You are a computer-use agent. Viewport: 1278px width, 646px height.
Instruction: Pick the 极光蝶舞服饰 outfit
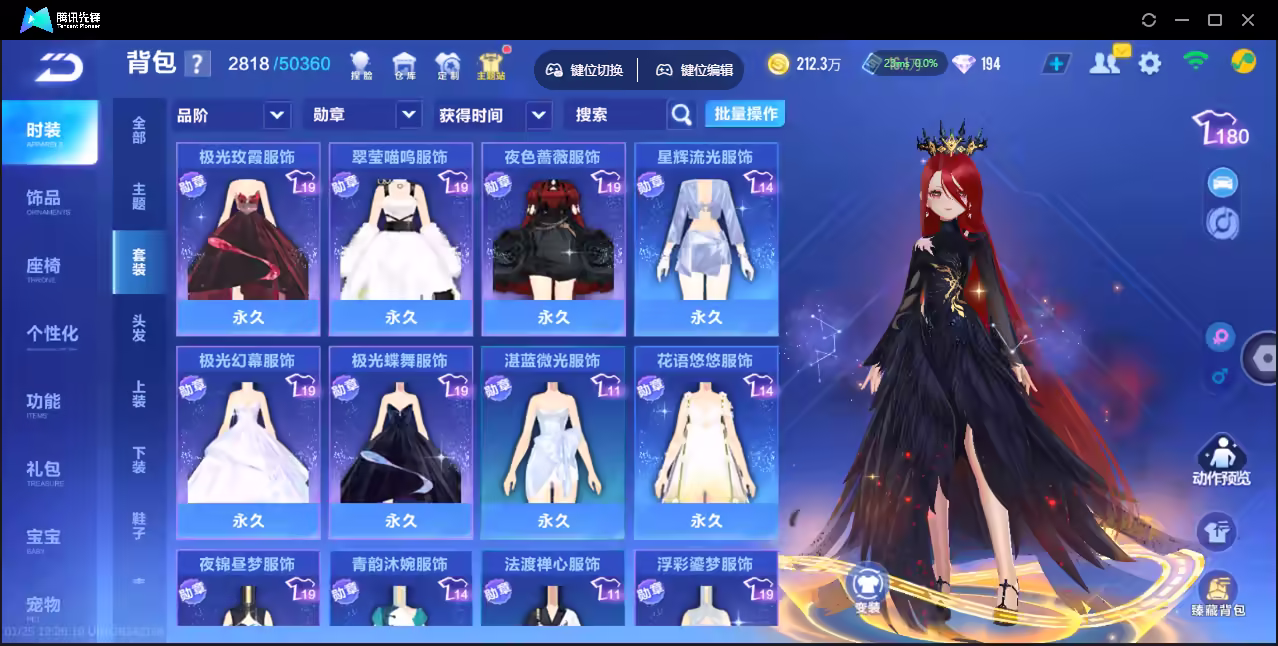tap(400, 442)
